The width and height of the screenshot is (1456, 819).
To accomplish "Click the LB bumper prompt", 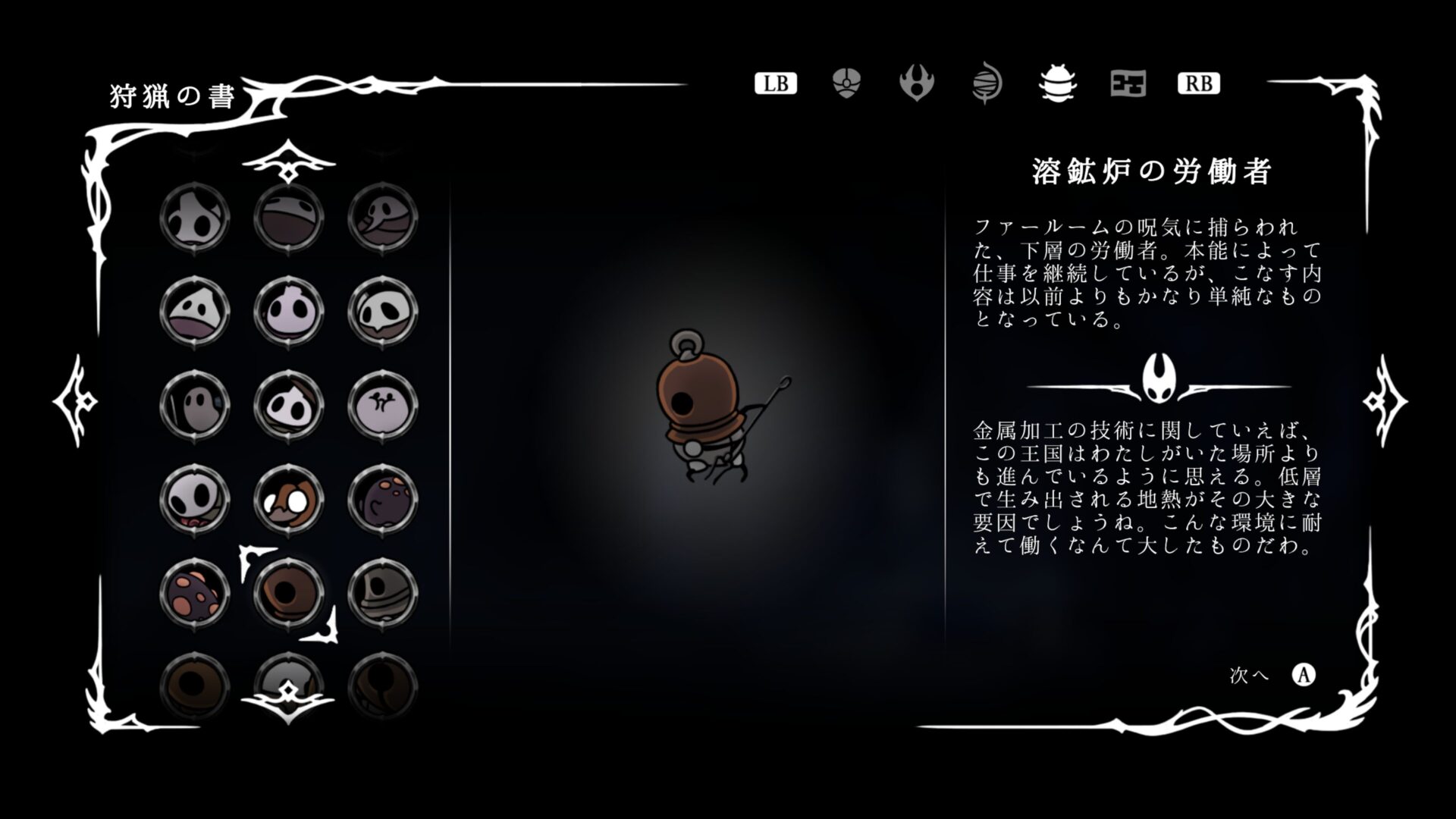I will (x=775, y=83).
